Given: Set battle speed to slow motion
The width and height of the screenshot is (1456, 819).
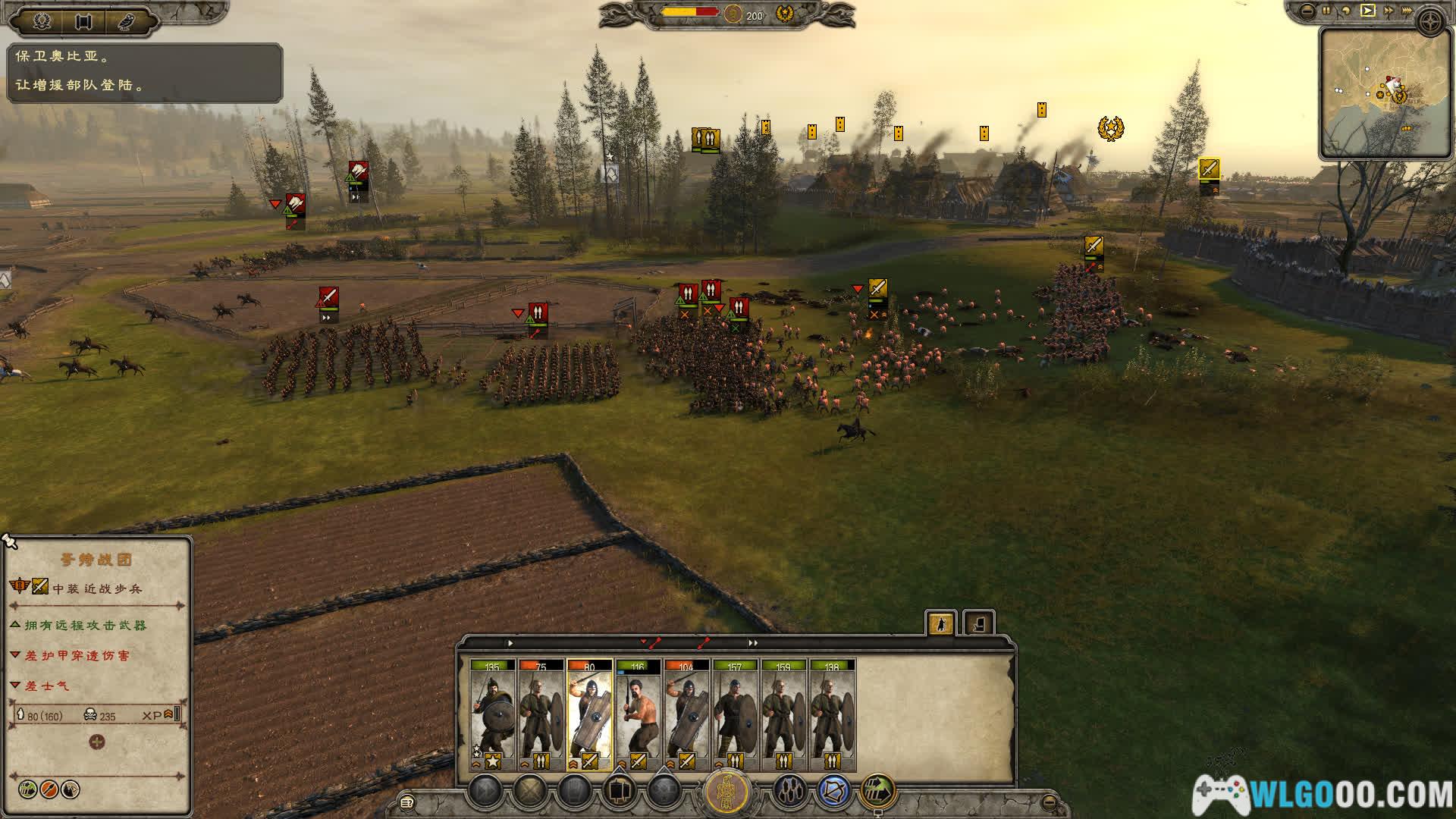Looking at the screenshot, I should click(1346, 11).
